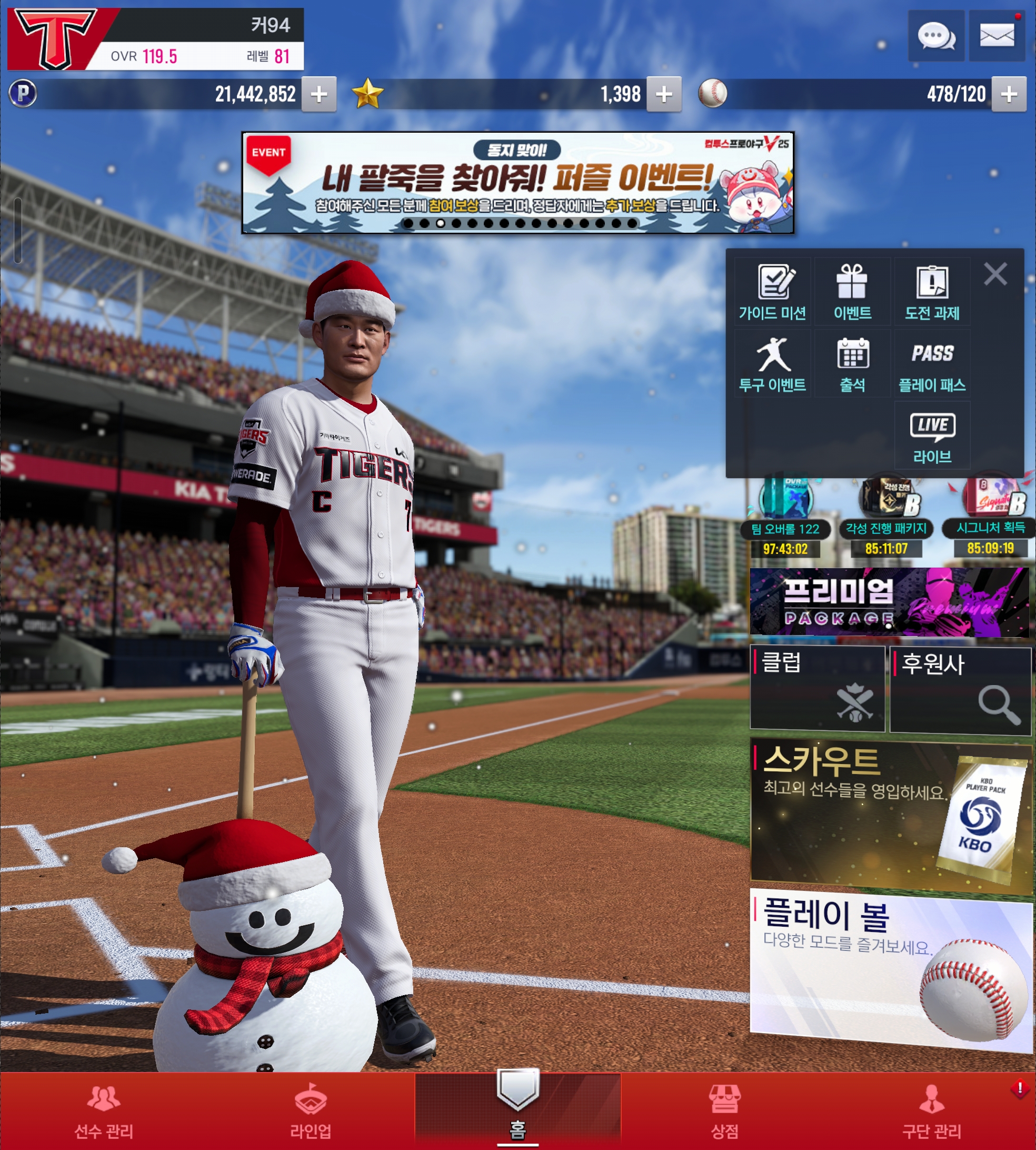Image resolution: width=1036 pixels, height=1150 pixels.
Task: Recharge baseballs with the plus button
Action: (x=1009, y=94)
